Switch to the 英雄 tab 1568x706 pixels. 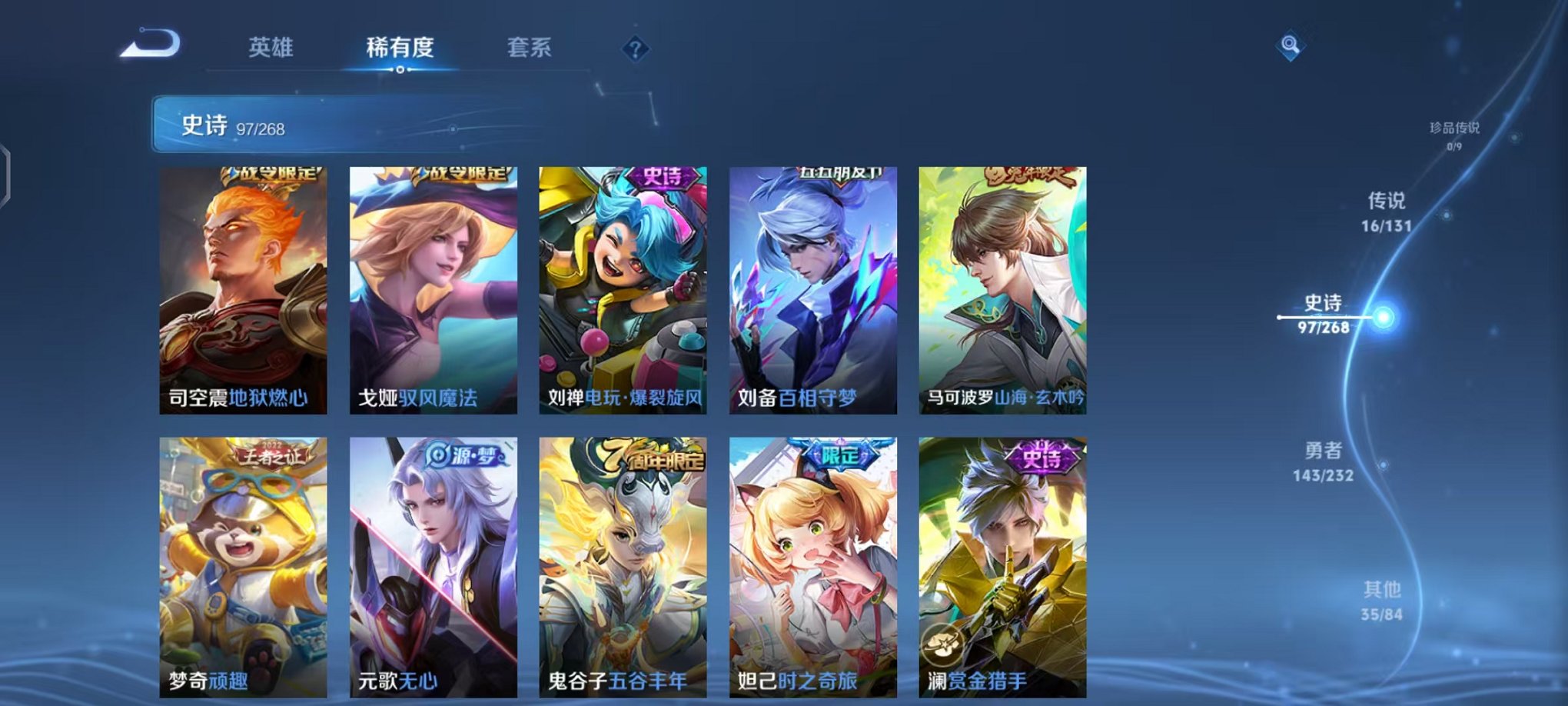272,48
